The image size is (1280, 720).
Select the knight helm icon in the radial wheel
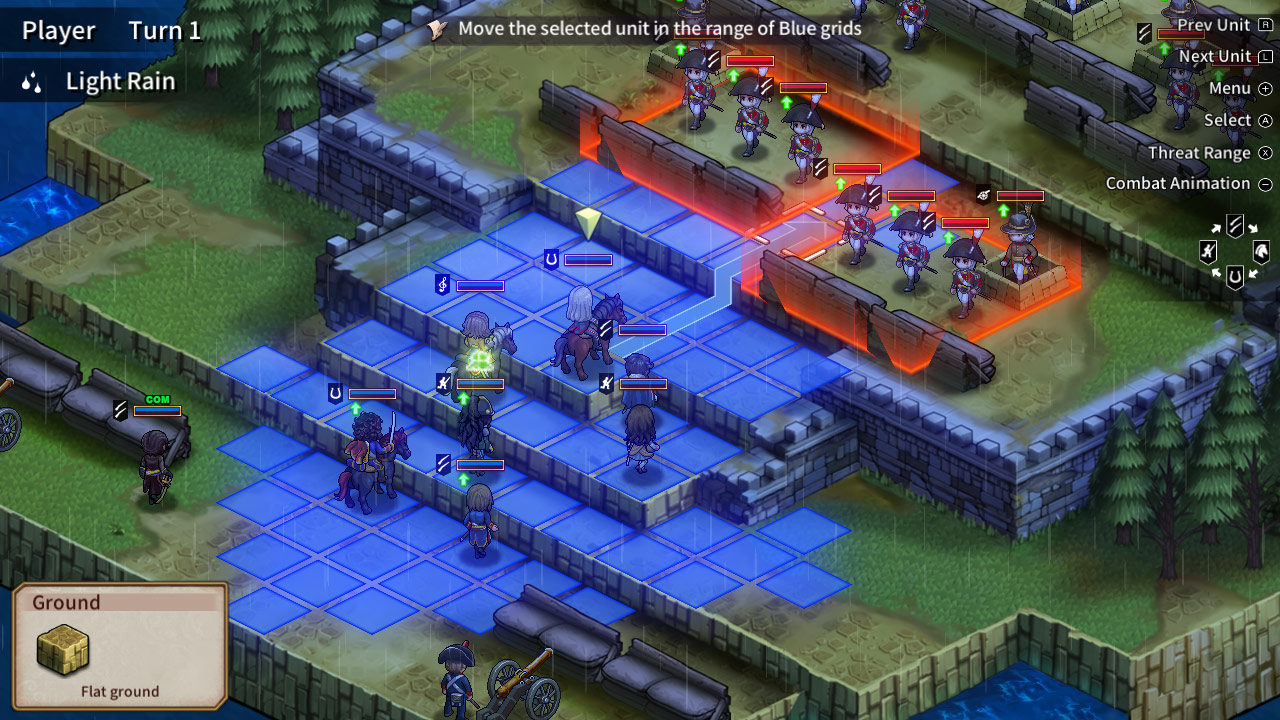tap(1260, 251)
